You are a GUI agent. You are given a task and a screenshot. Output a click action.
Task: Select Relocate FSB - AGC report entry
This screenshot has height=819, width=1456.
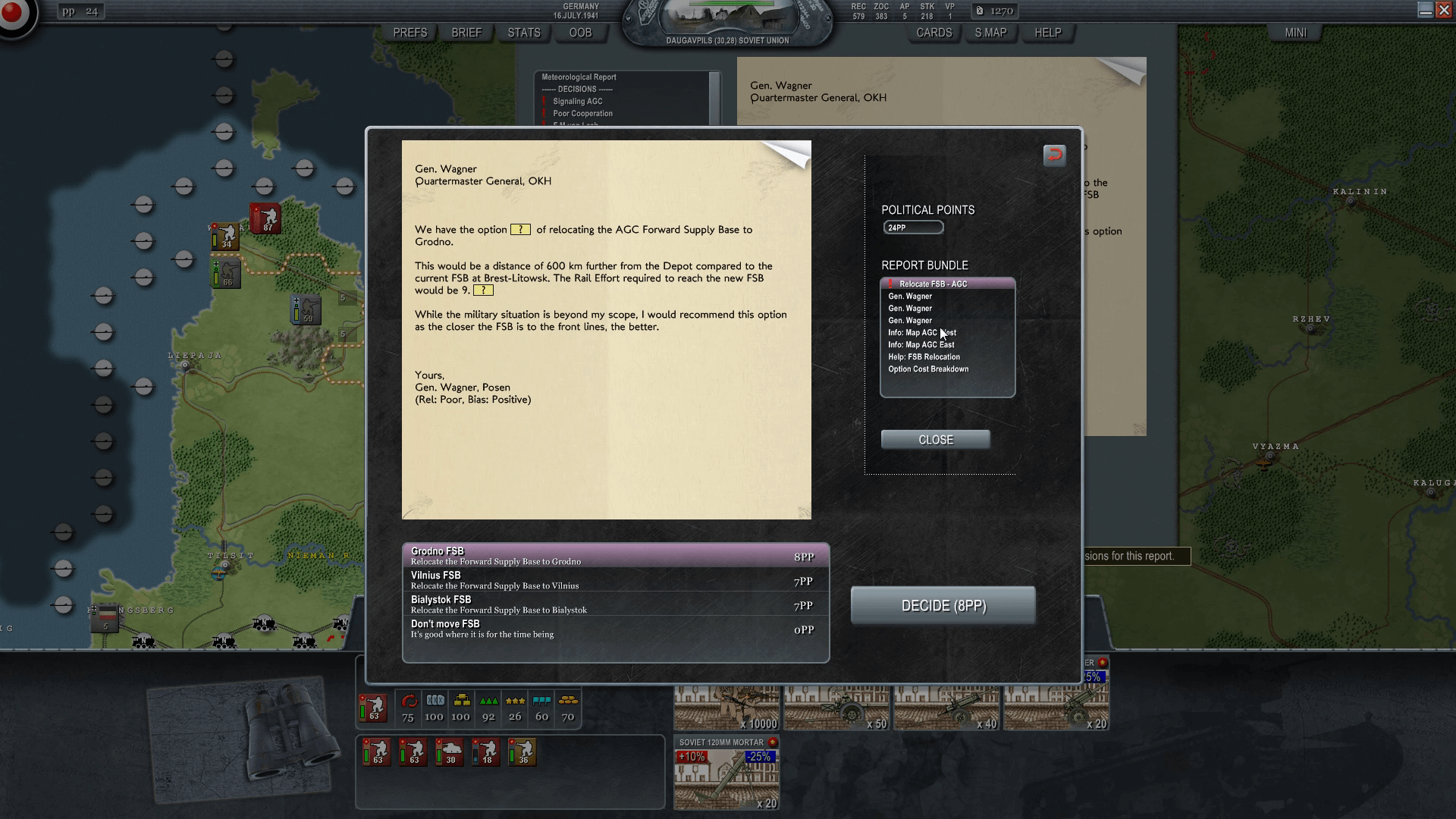(x=933, y=284)
